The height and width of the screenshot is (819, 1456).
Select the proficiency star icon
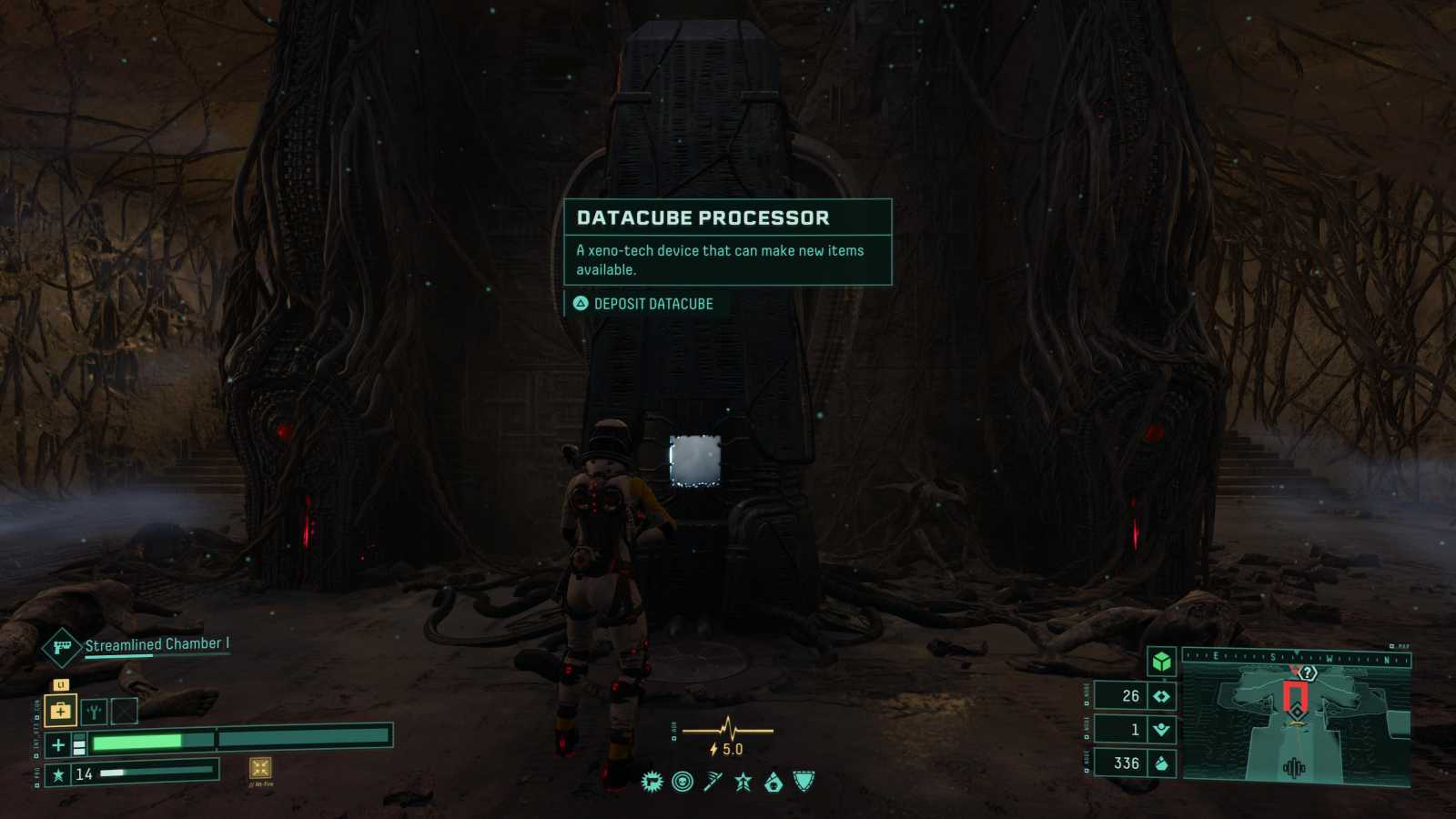point(58,774)
